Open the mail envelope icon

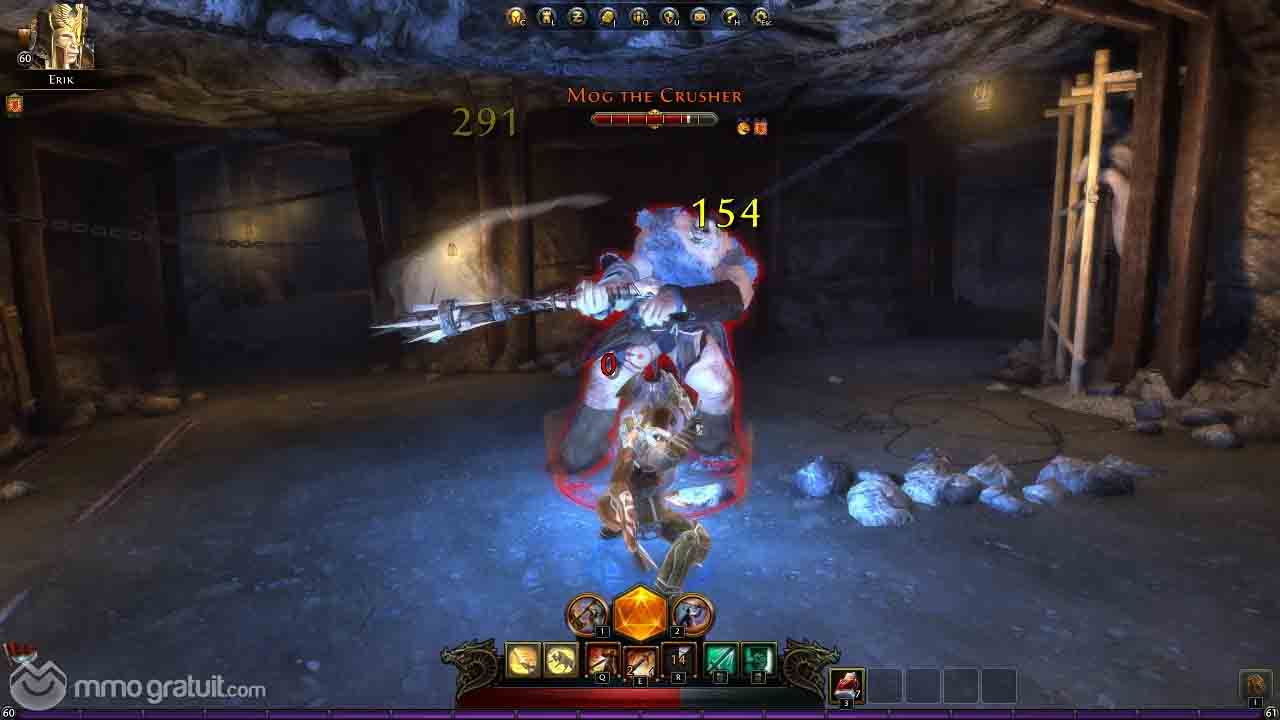(700, 16)
